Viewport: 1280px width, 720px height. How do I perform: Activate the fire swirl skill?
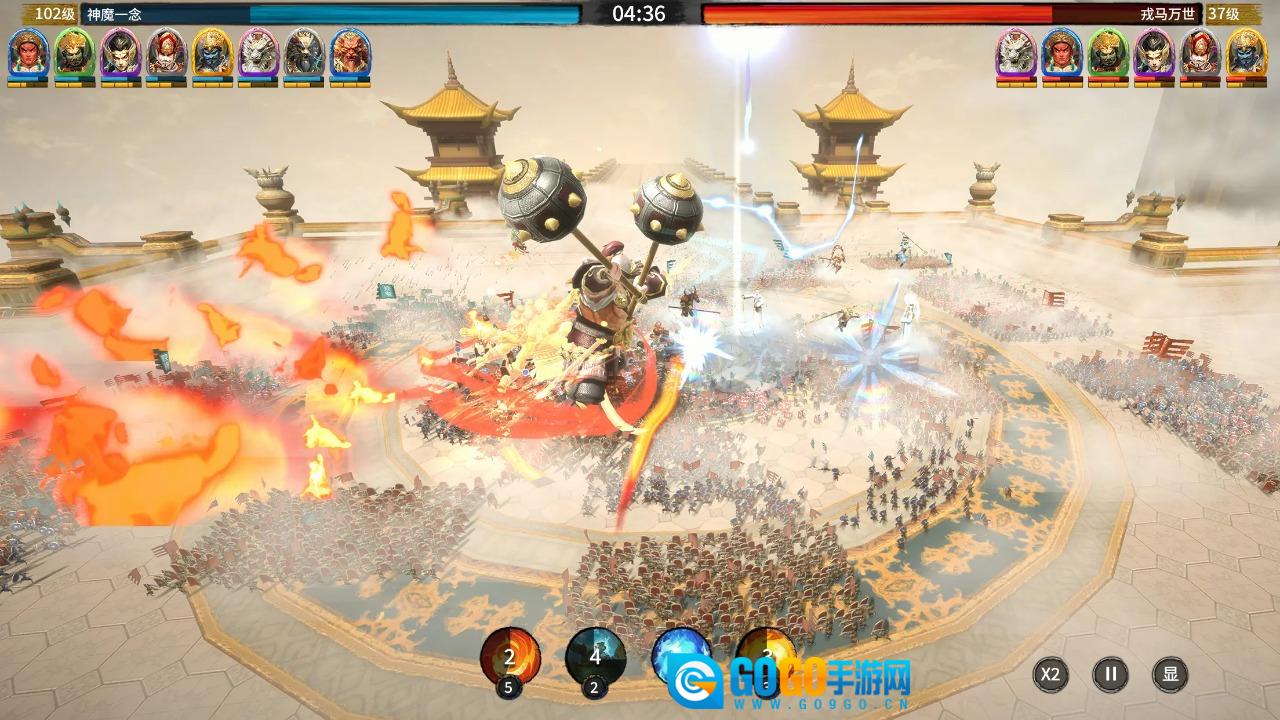tap(510, 657)
